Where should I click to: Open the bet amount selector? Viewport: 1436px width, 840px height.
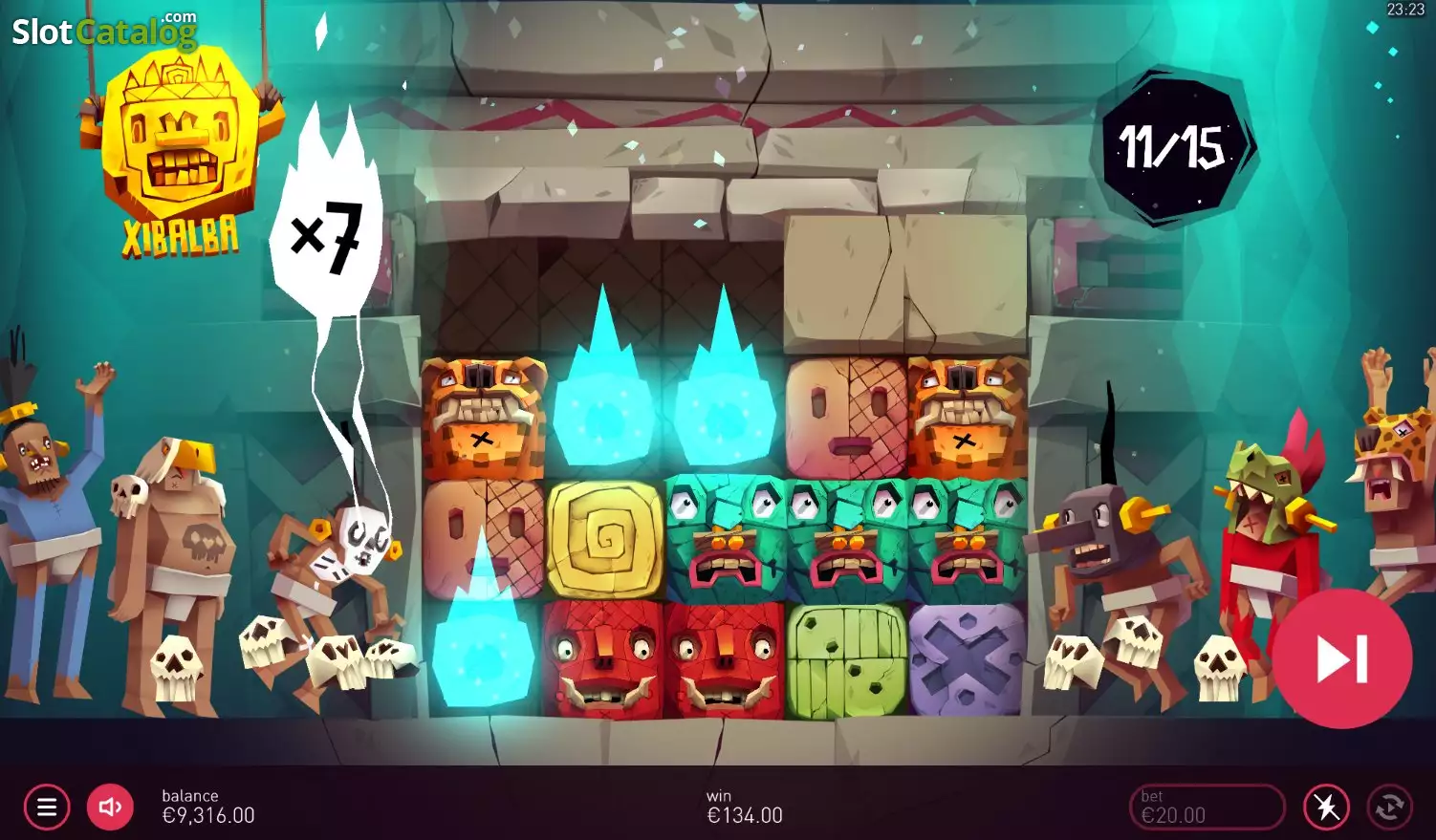pyautogui.click(x=1208, y=808)
